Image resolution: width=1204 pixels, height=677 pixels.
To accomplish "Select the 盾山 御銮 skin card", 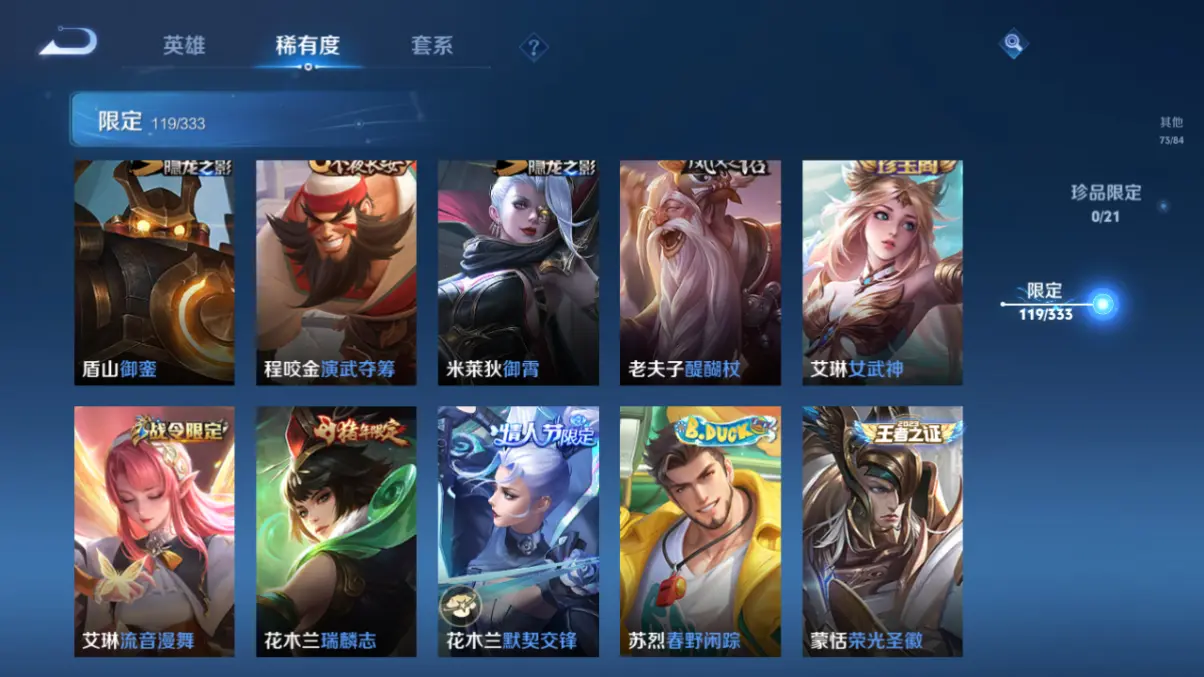I will 155,272.
